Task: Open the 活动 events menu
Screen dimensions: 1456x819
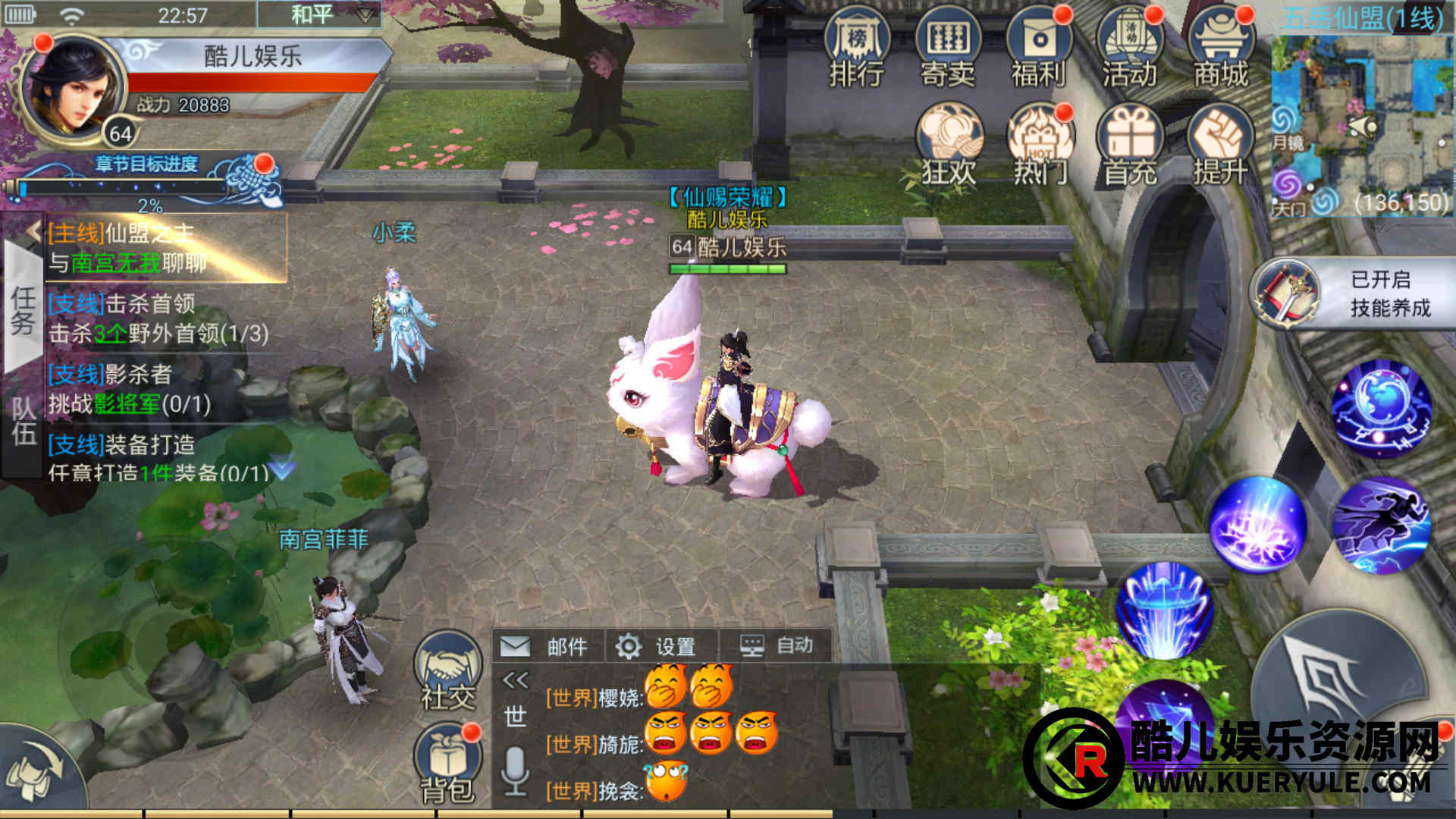Action: [x=1130, y=47]
